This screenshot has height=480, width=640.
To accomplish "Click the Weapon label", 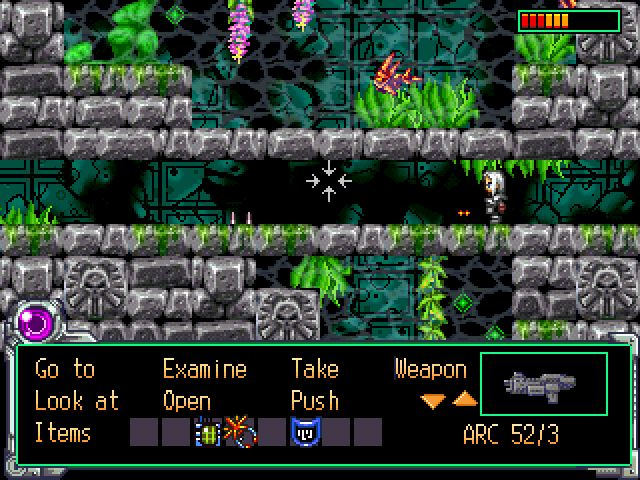I will pos(430,370).
